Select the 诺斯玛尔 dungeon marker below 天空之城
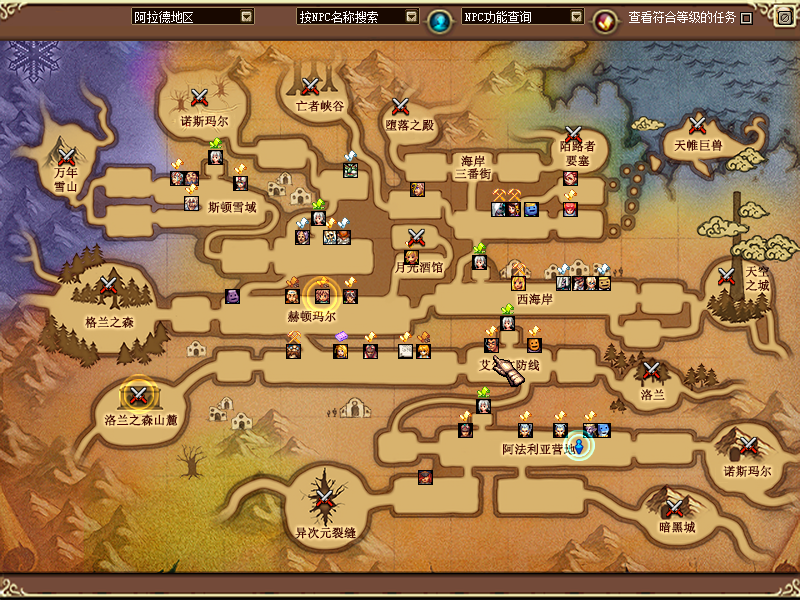Viewport: 800px width, 600px height. pos(747,445)
